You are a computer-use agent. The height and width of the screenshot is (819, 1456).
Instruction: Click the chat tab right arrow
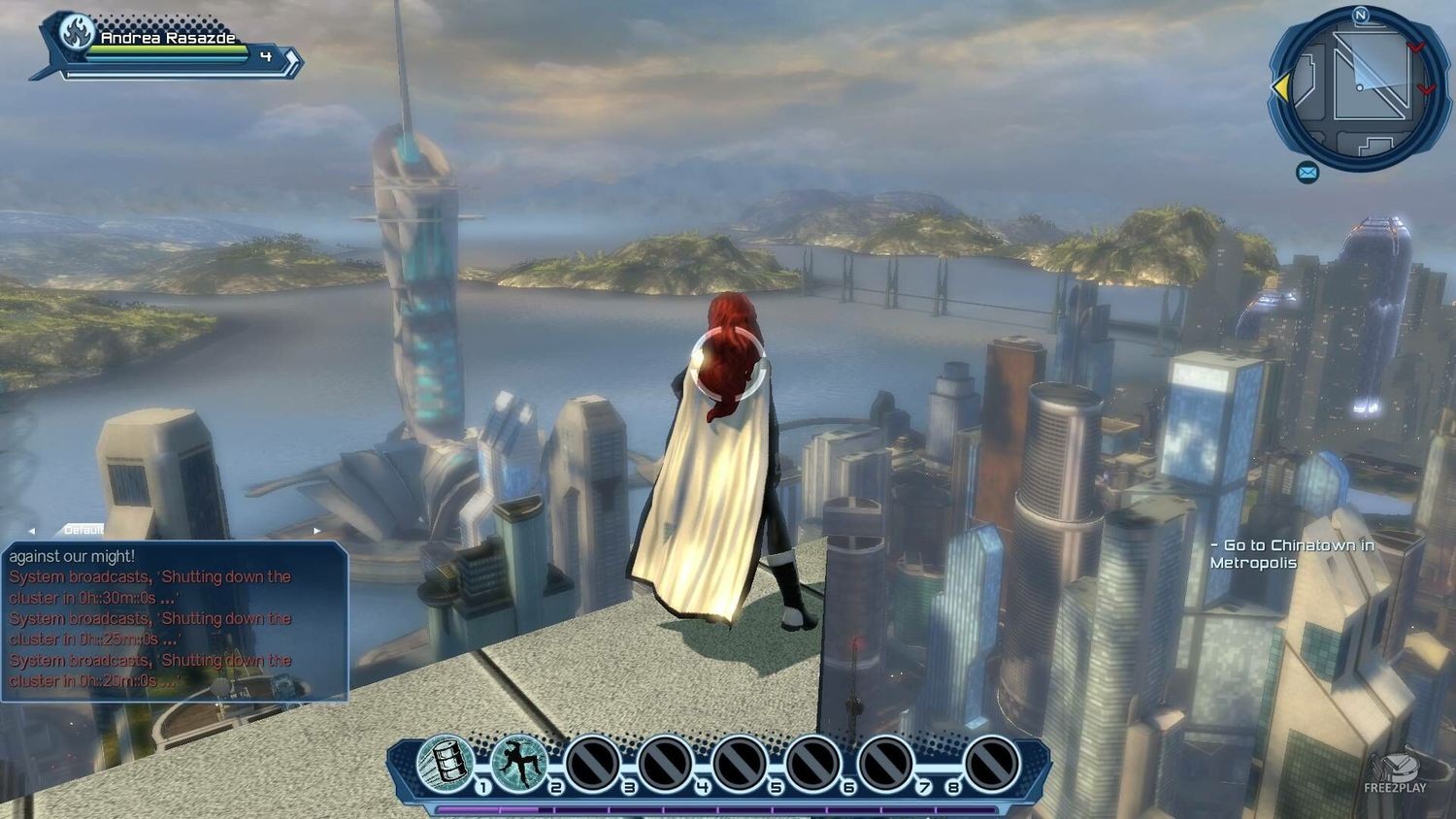[316, 531]
